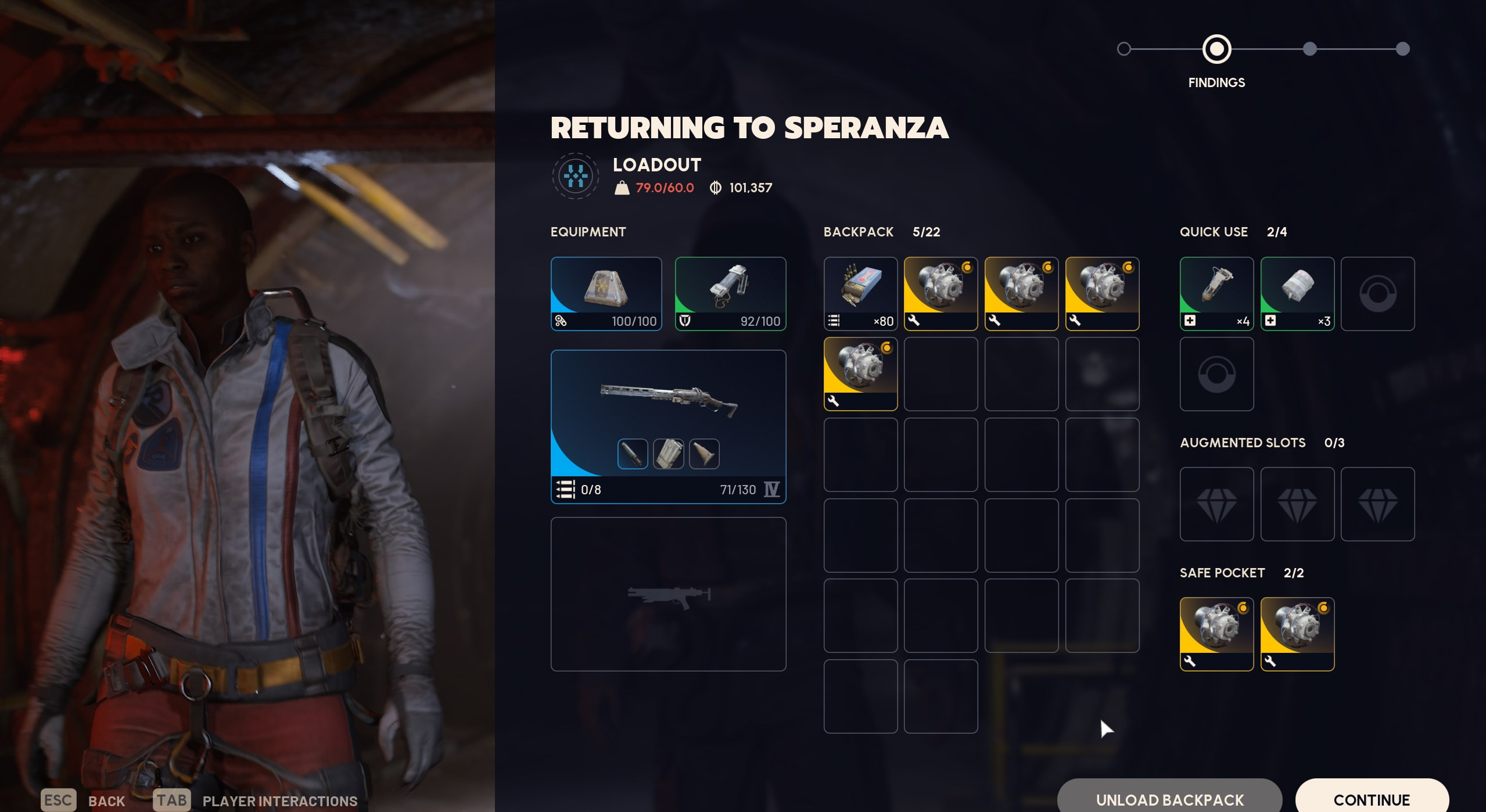Select the shield item at 92/100

730,293
